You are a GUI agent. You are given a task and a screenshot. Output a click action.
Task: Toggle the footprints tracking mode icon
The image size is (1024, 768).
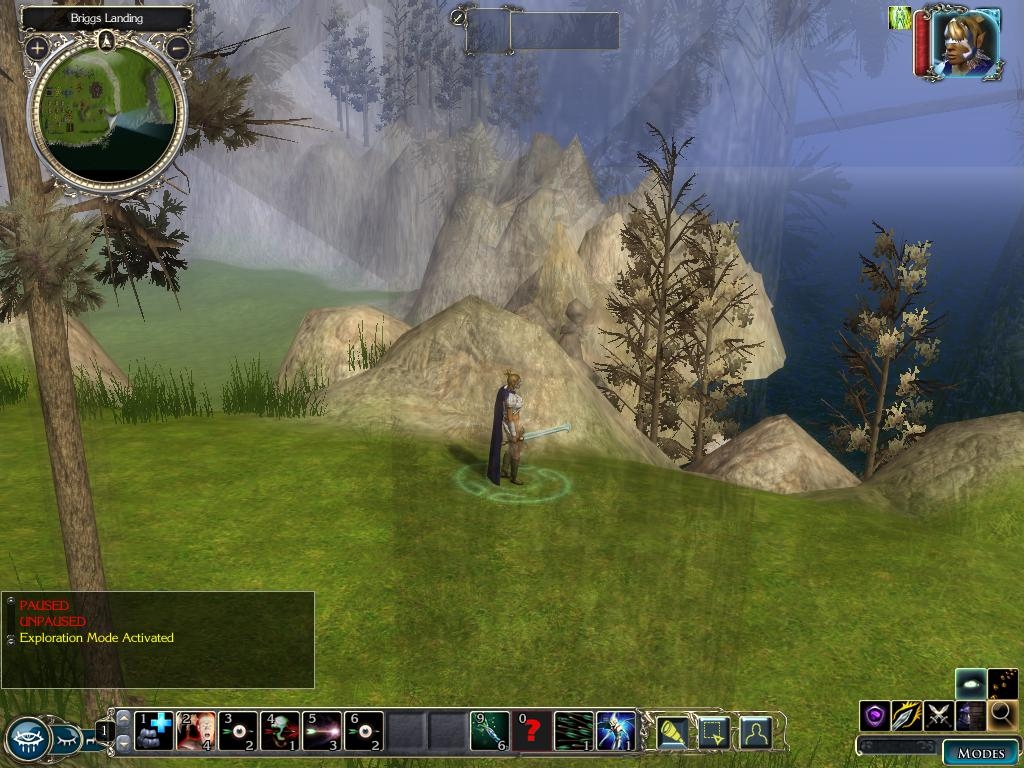(x=1002, y=684)
